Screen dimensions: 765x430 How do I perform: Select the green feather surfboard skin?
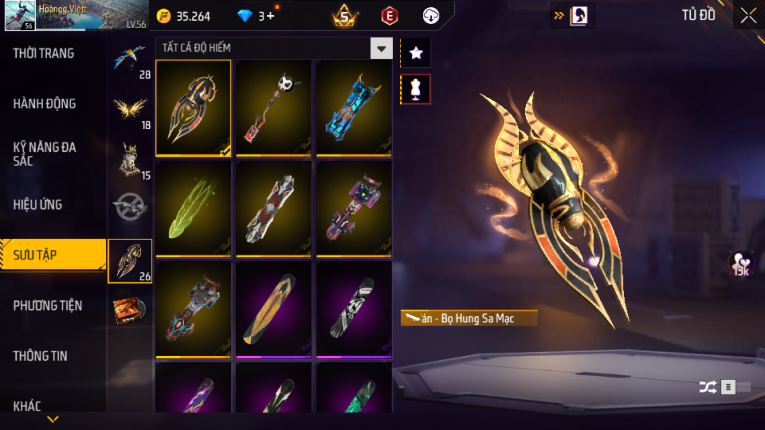(193, 207)
